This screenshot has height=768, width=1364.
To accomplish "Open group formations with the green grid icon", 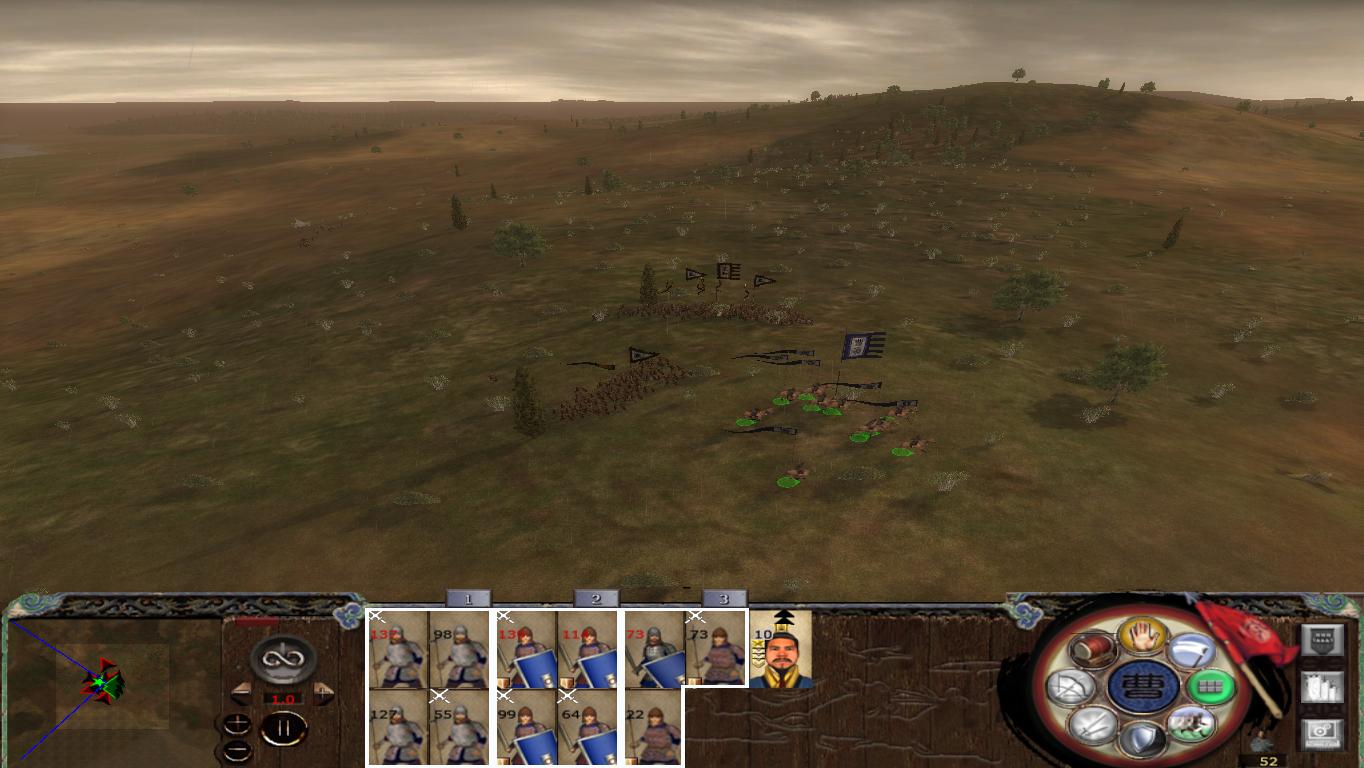I will (1210, 686).
